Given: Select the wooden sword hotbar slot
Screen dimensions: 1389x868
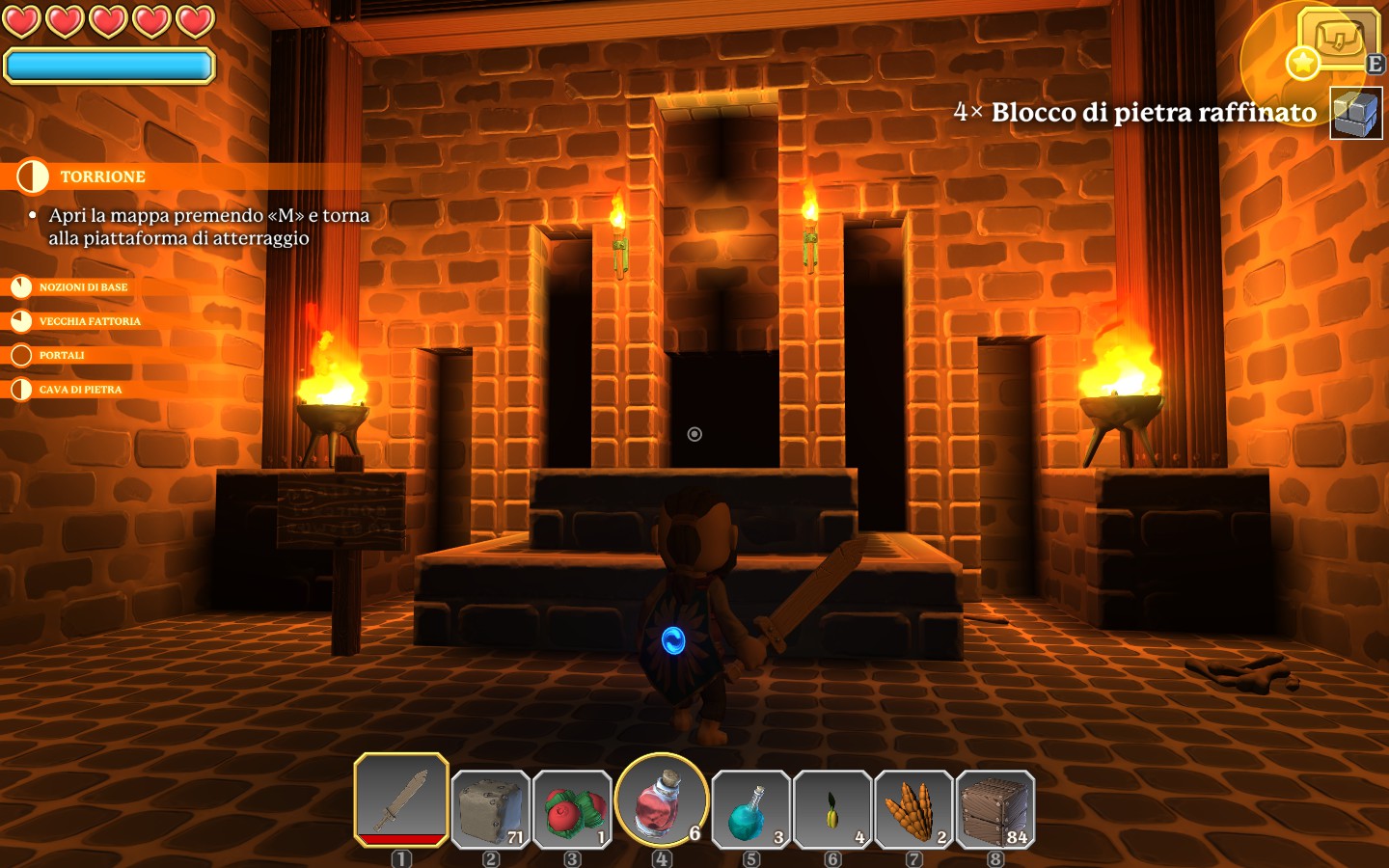Looking at the screenshot, I should tap(401, 800).
